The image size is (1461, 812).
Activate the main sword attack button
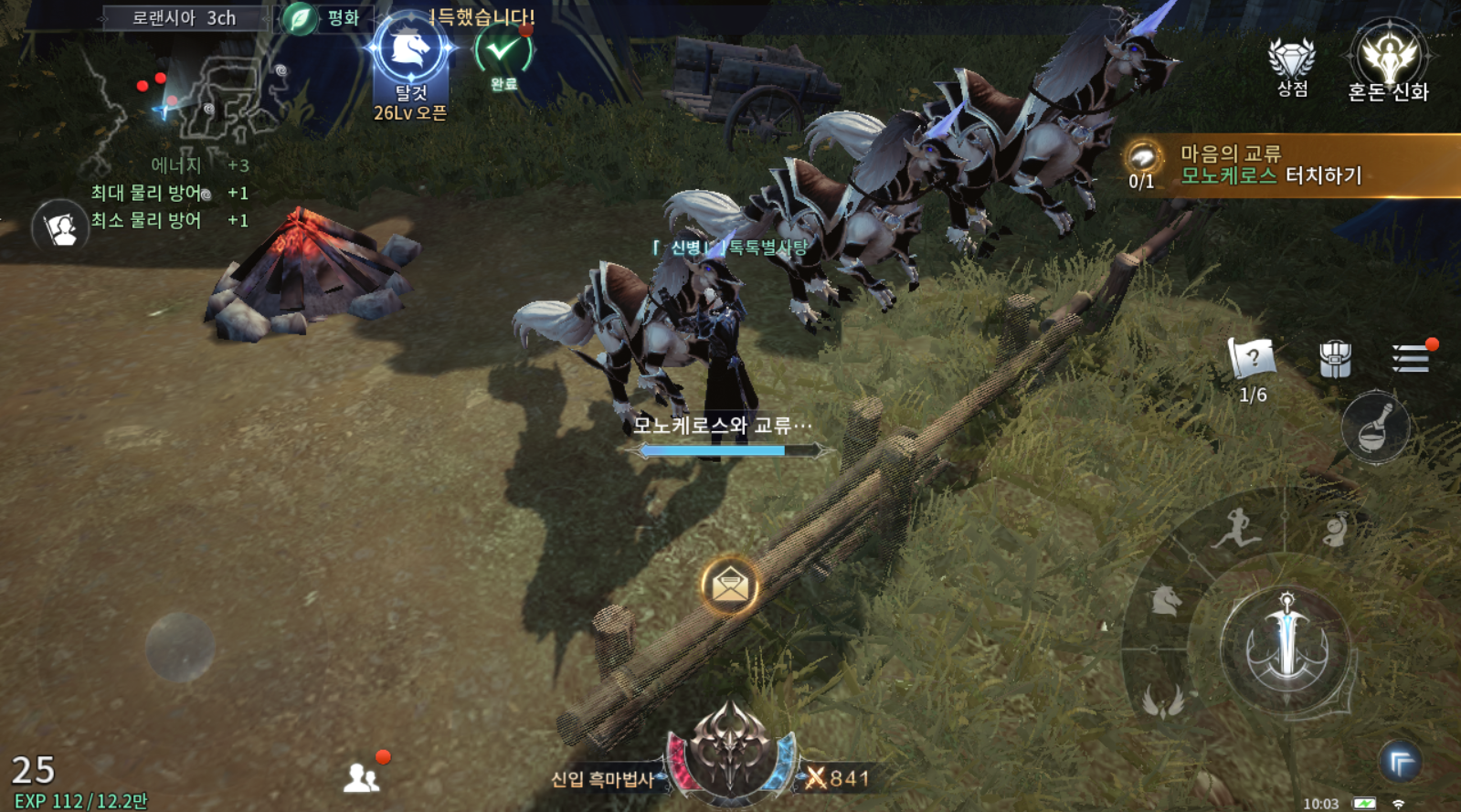point(1286,645)
